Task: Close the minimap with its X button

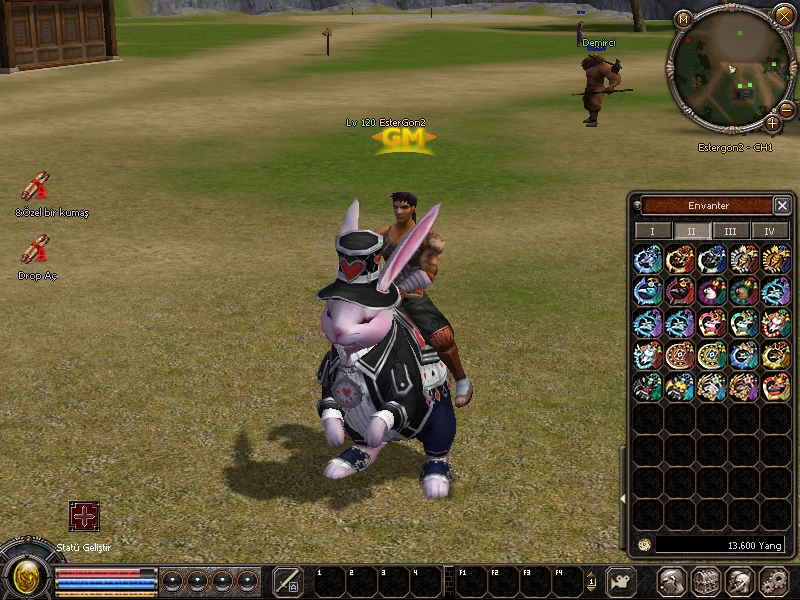Action: (784, 16)
